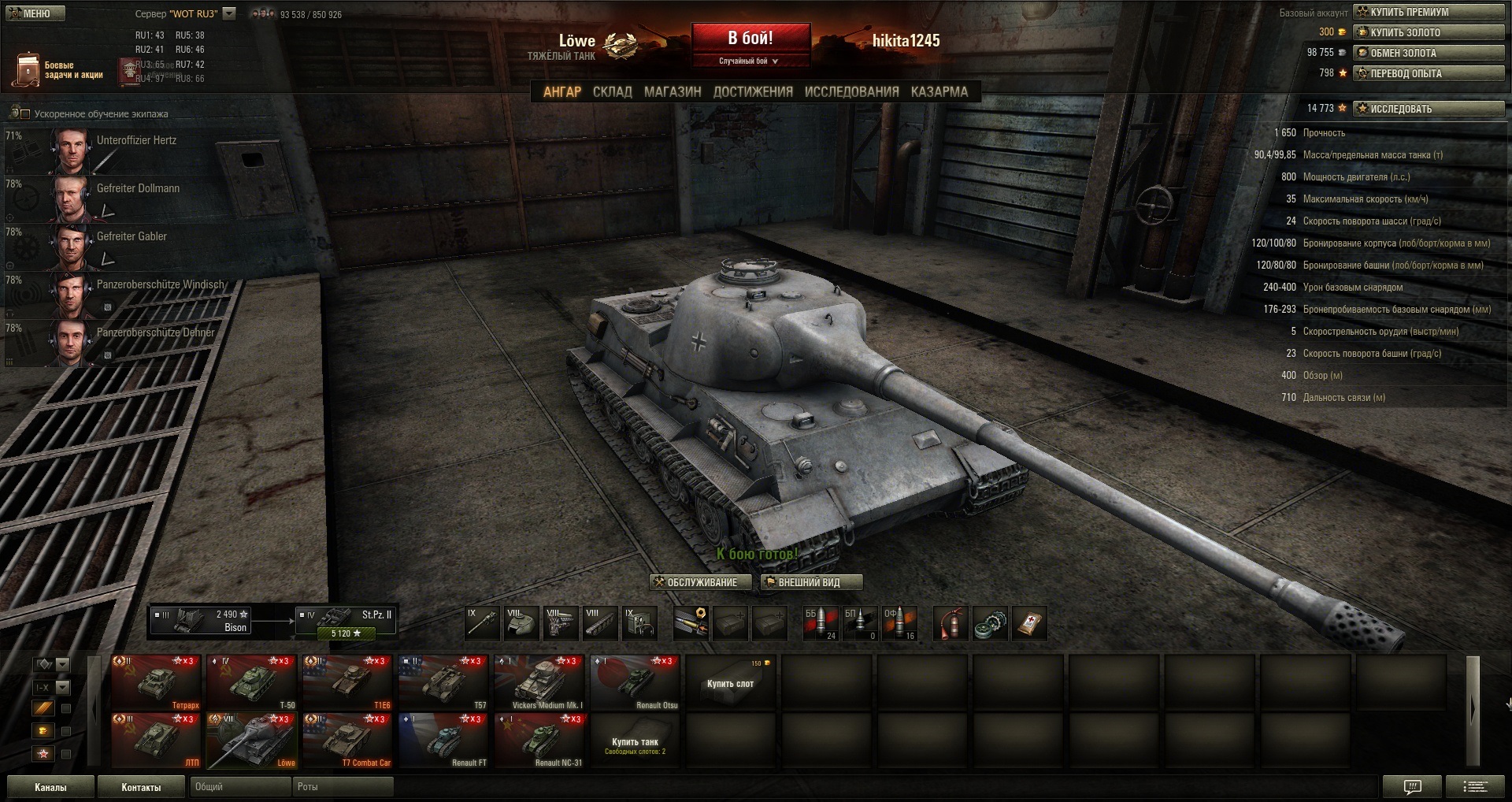
Task: Open the Каналы chat channels
Action: click(50, 787)
